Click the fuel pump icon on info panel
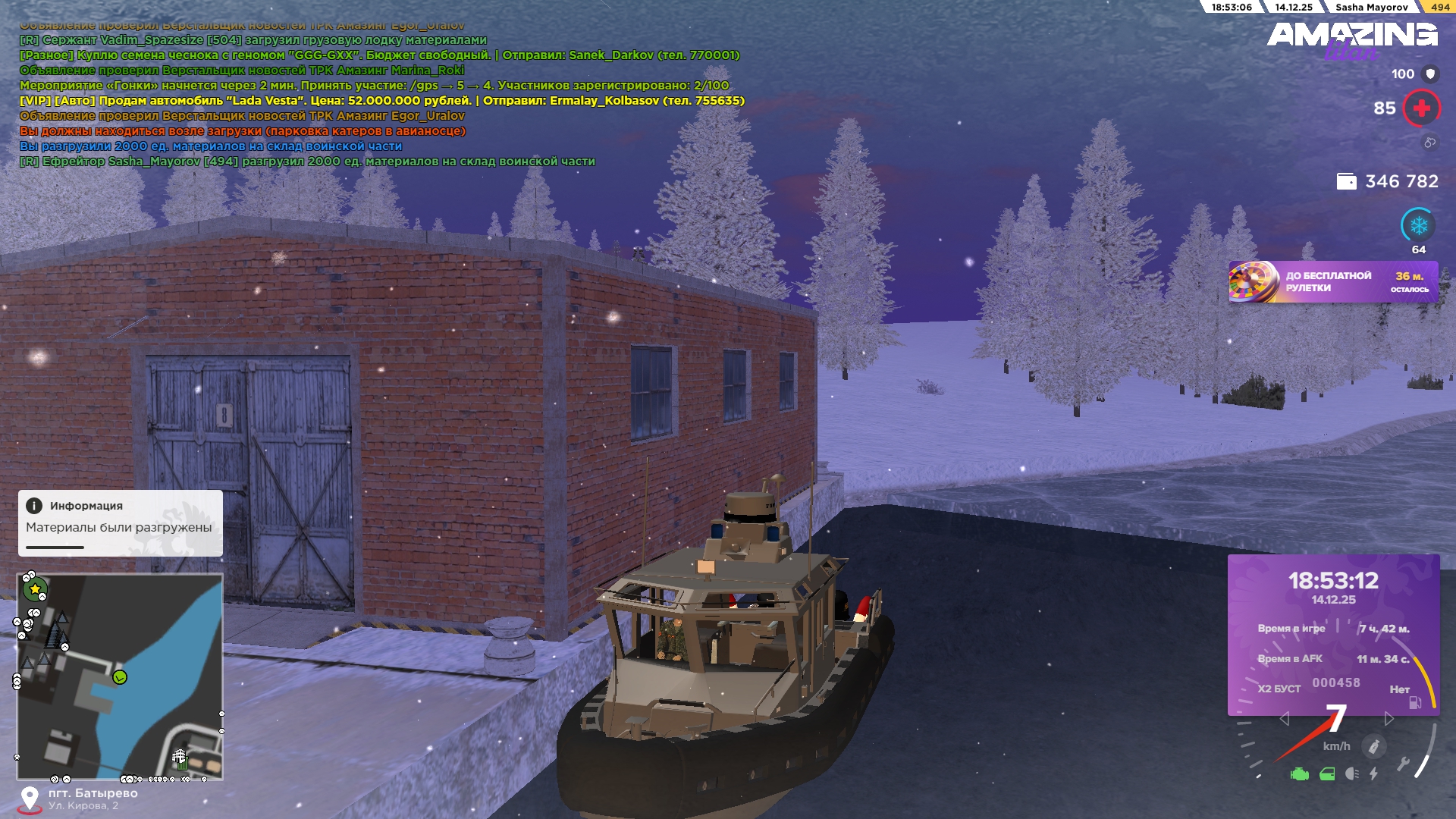The image size is (1456, 819). (1415, 703)
